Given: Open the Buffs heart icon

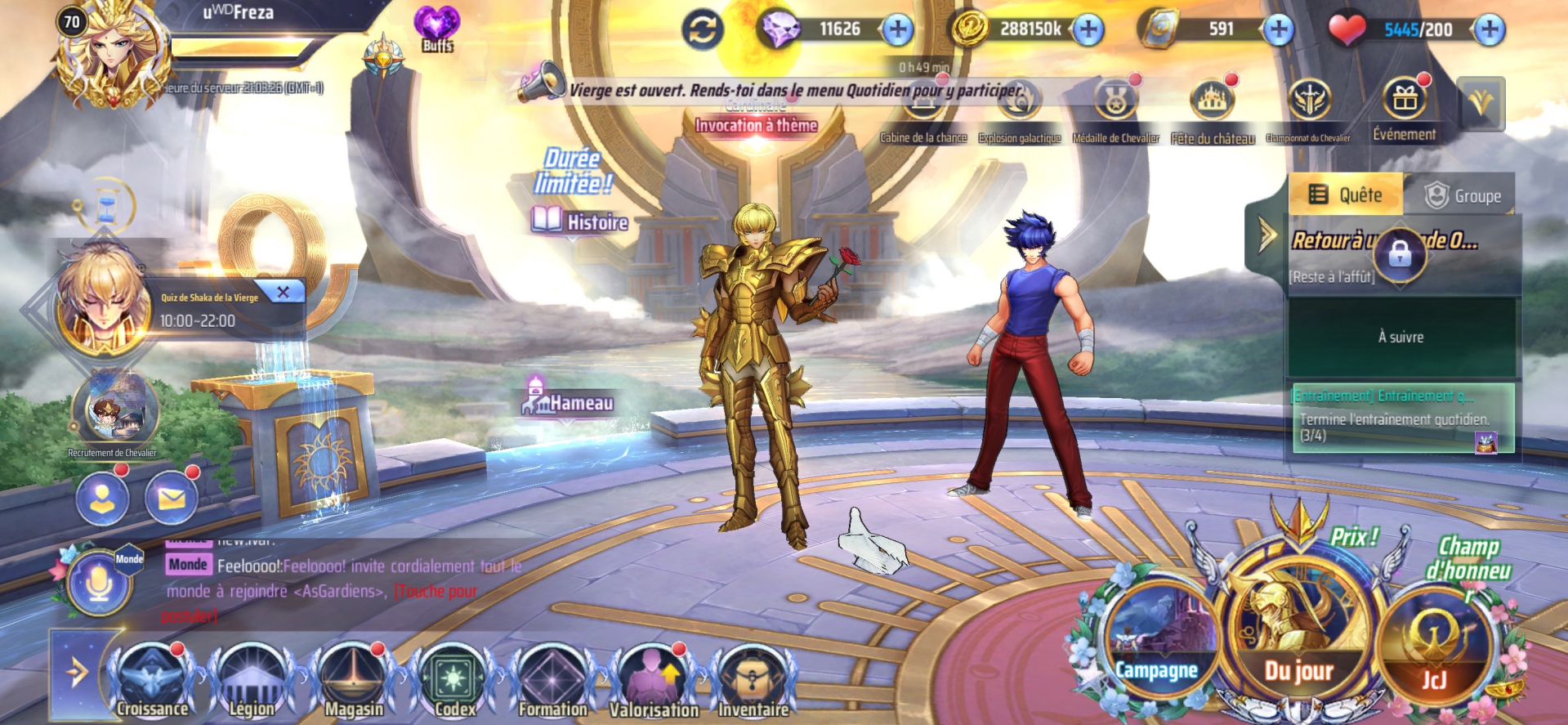Looking at the screenshot, I should tap(437, 28).
